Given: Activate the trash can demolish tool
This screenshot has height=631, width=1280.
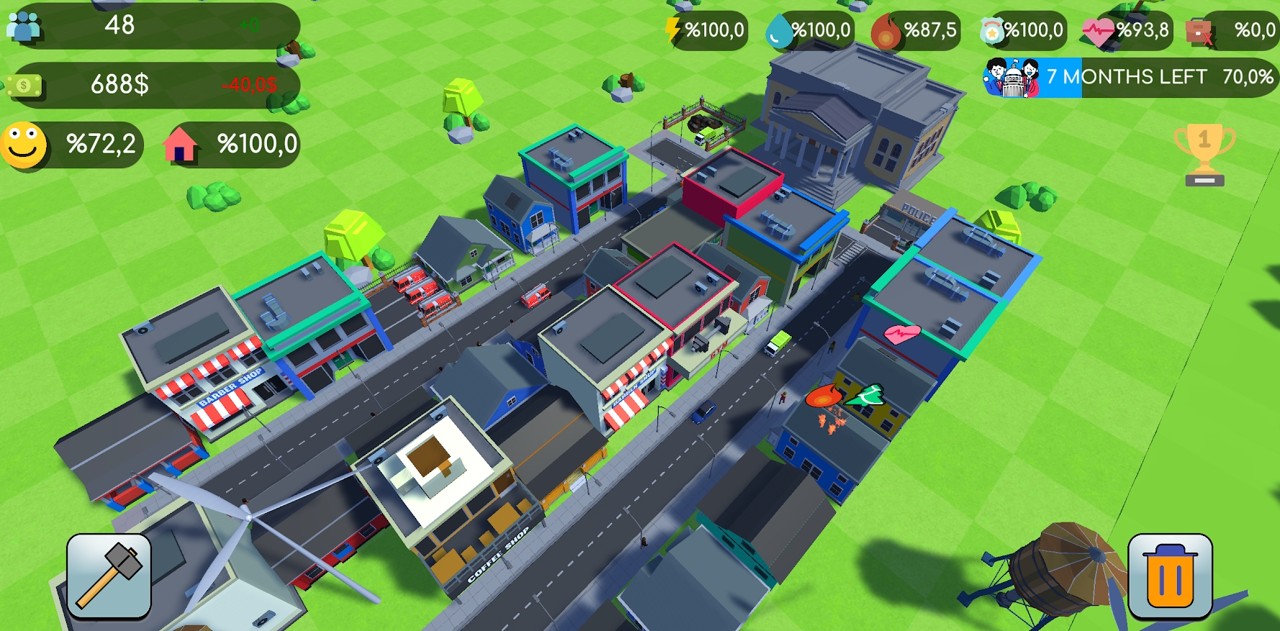Looking at the screenshot, I should tap(1170, 576).
